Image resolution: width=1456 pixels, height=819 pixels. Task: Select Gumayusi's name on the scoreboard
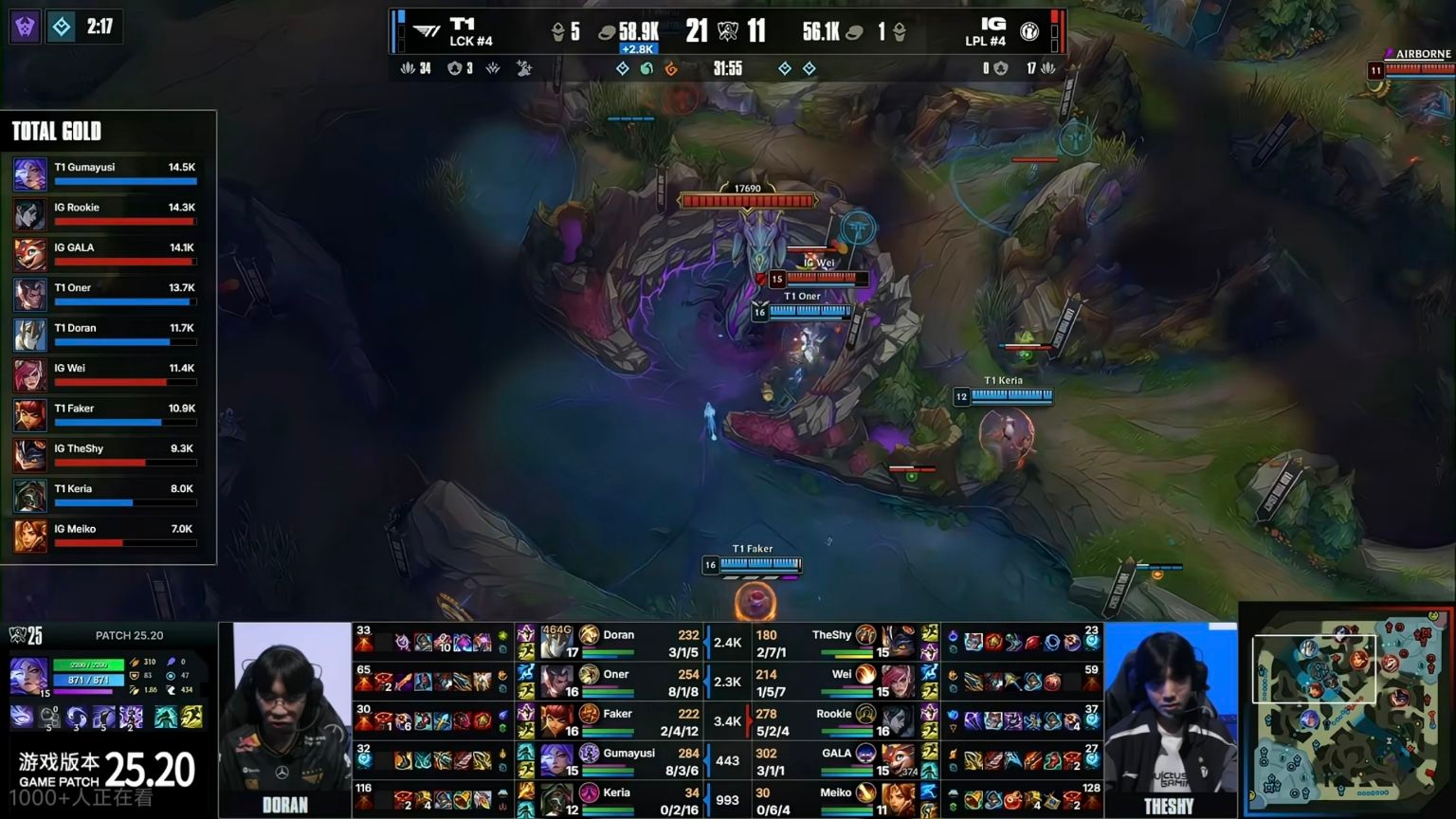(628, 754)
